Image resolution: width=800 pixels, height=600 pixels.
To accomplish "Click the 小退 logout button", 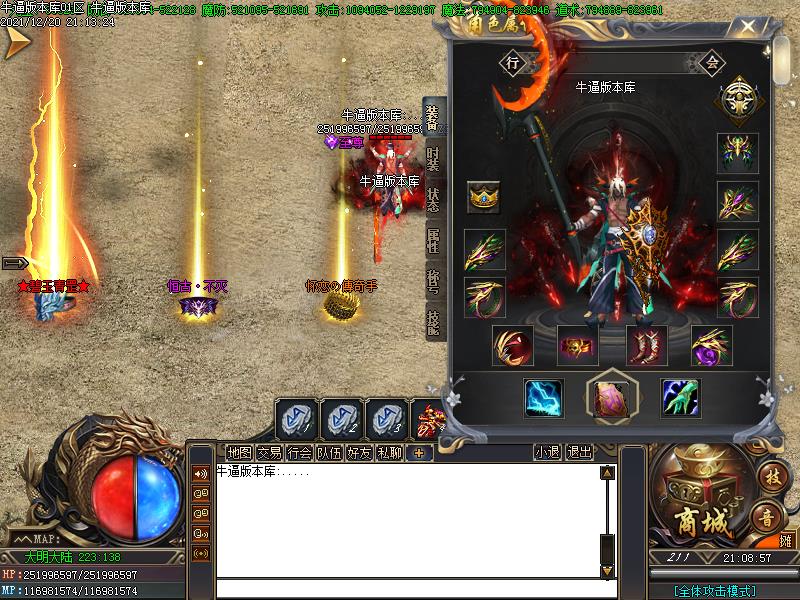I will point(547,453).
